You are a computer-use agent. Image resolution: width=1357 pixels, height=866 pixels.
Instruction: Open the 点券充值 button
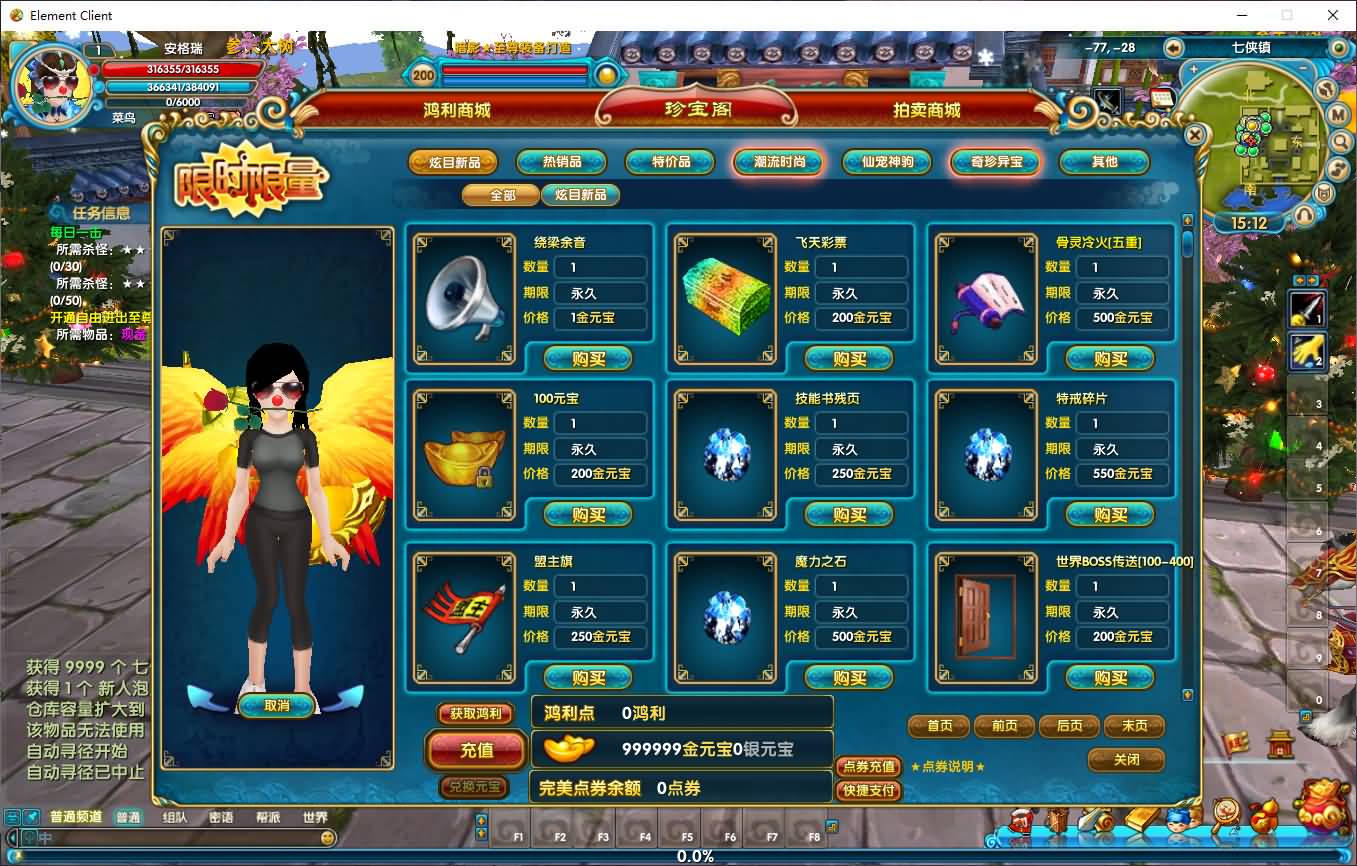868,767
